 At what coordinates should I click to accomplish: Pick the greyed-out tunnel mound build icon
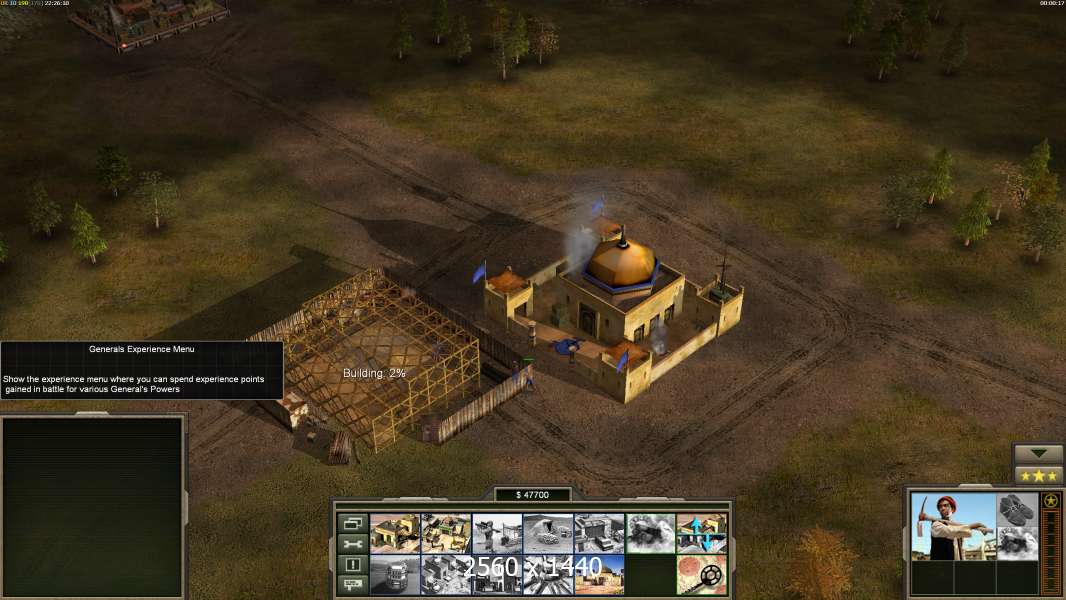click(548, 533)
